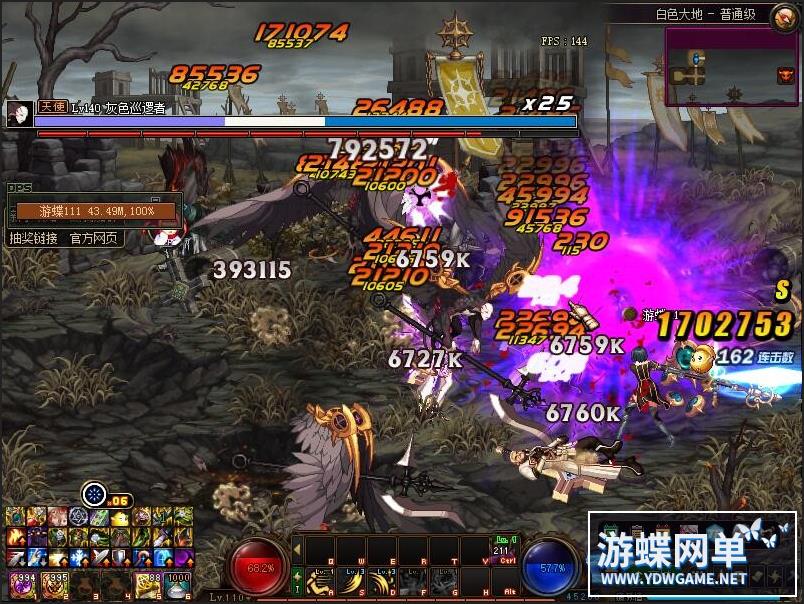Activate the golden crescent skill on D
Image resolution: width=804 pixels, height=604 pixels.
click(381, 580)
